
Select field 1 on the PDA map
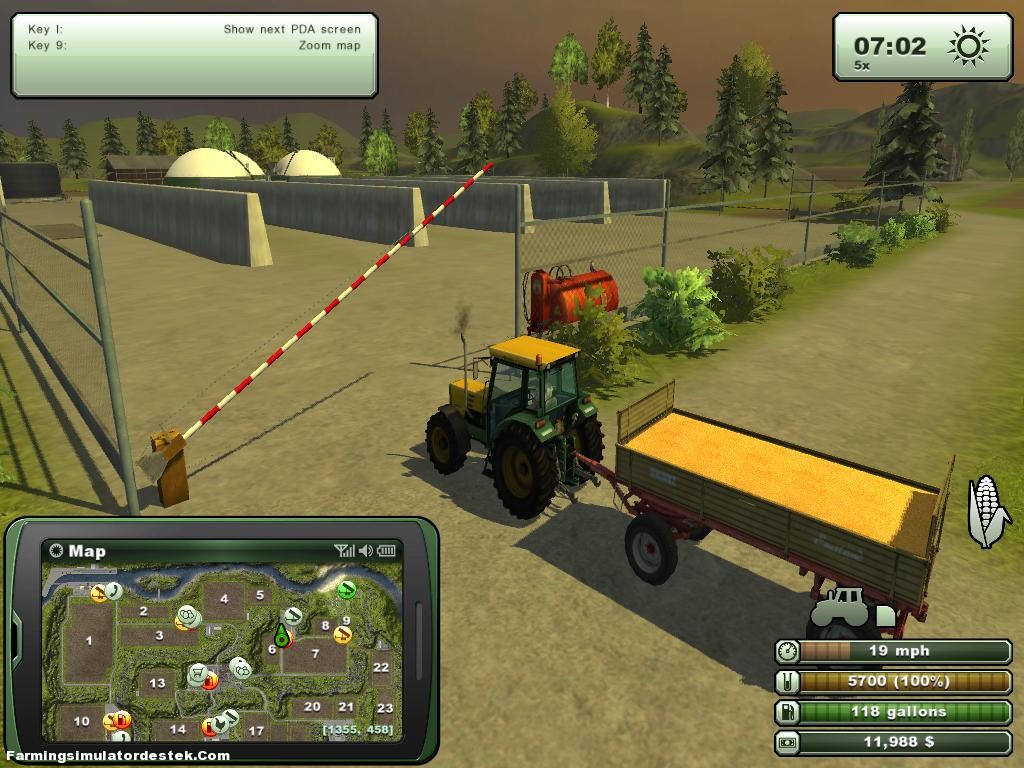[x=88, y=640]
